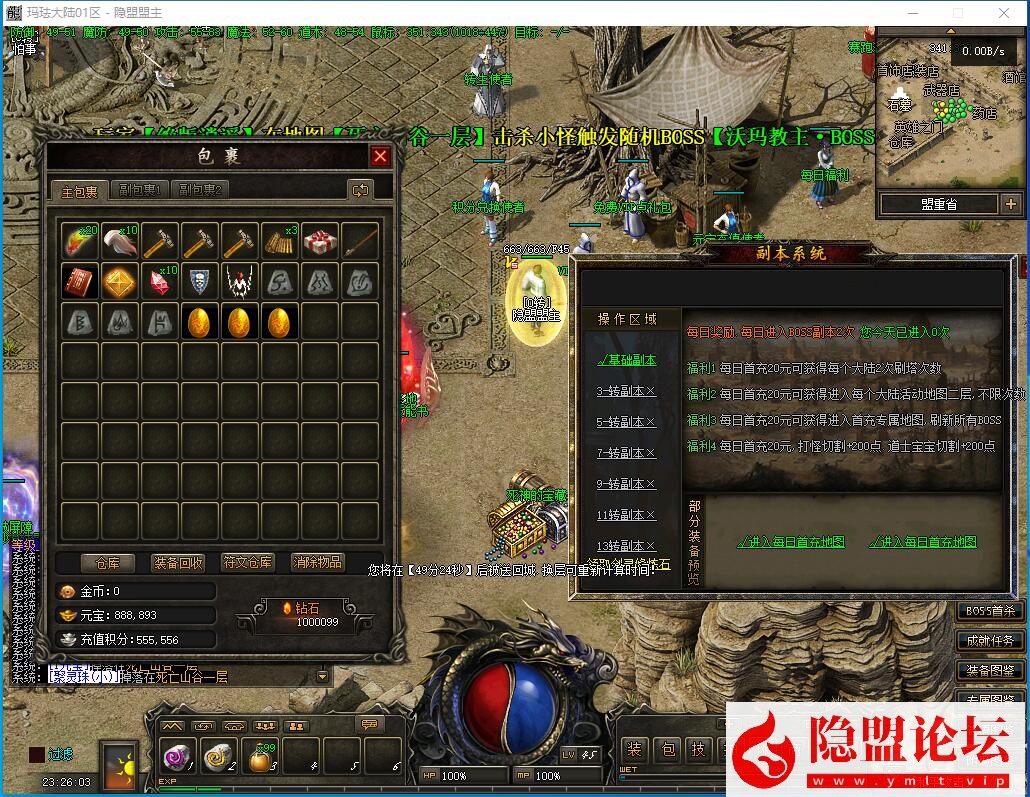Click the 消除物品 remove items button
This screenshot has width=1030, height=797.
point(318,562)
